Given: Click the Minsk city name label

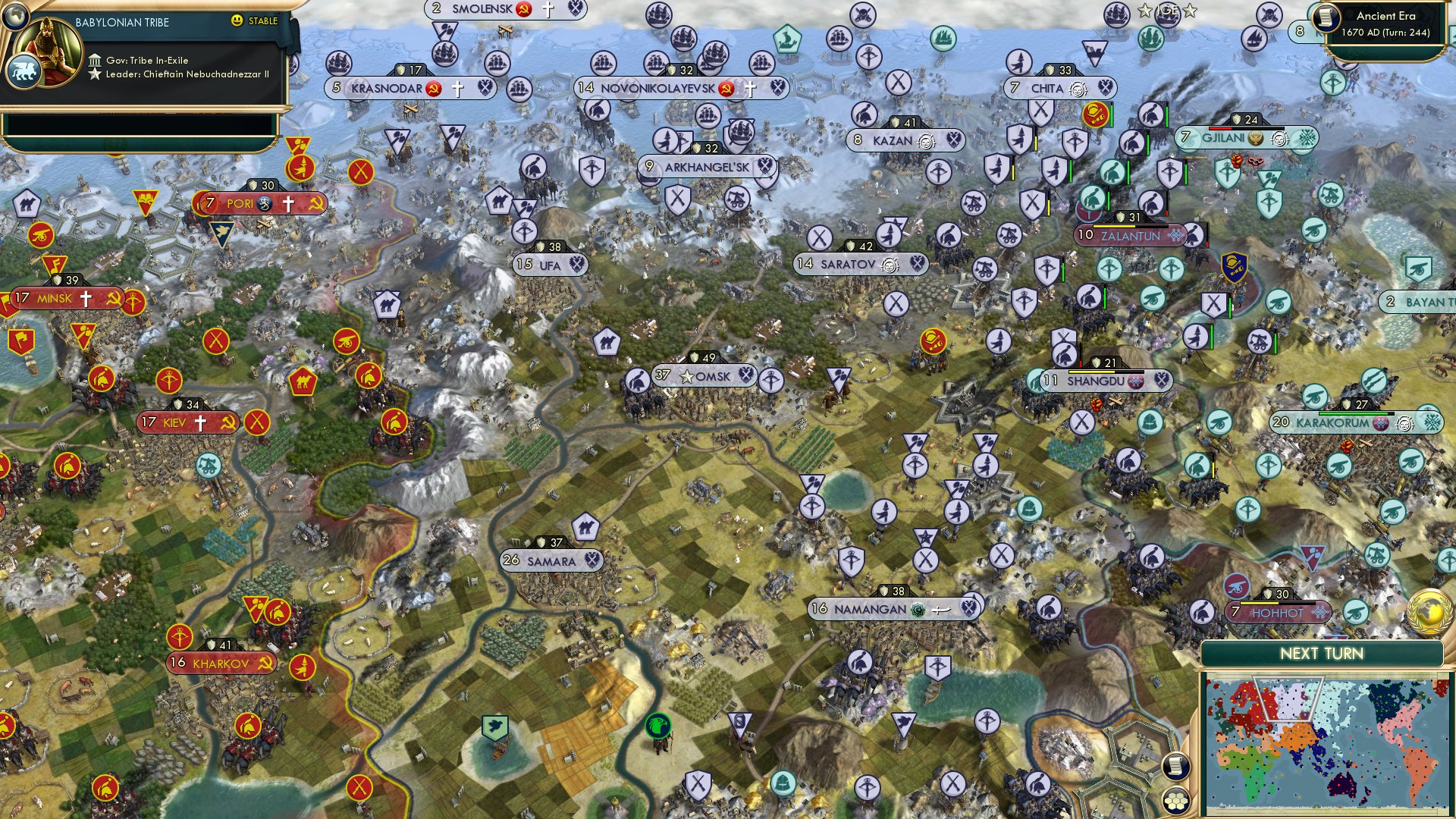Looking at the screenshot, I should point(53,299).
